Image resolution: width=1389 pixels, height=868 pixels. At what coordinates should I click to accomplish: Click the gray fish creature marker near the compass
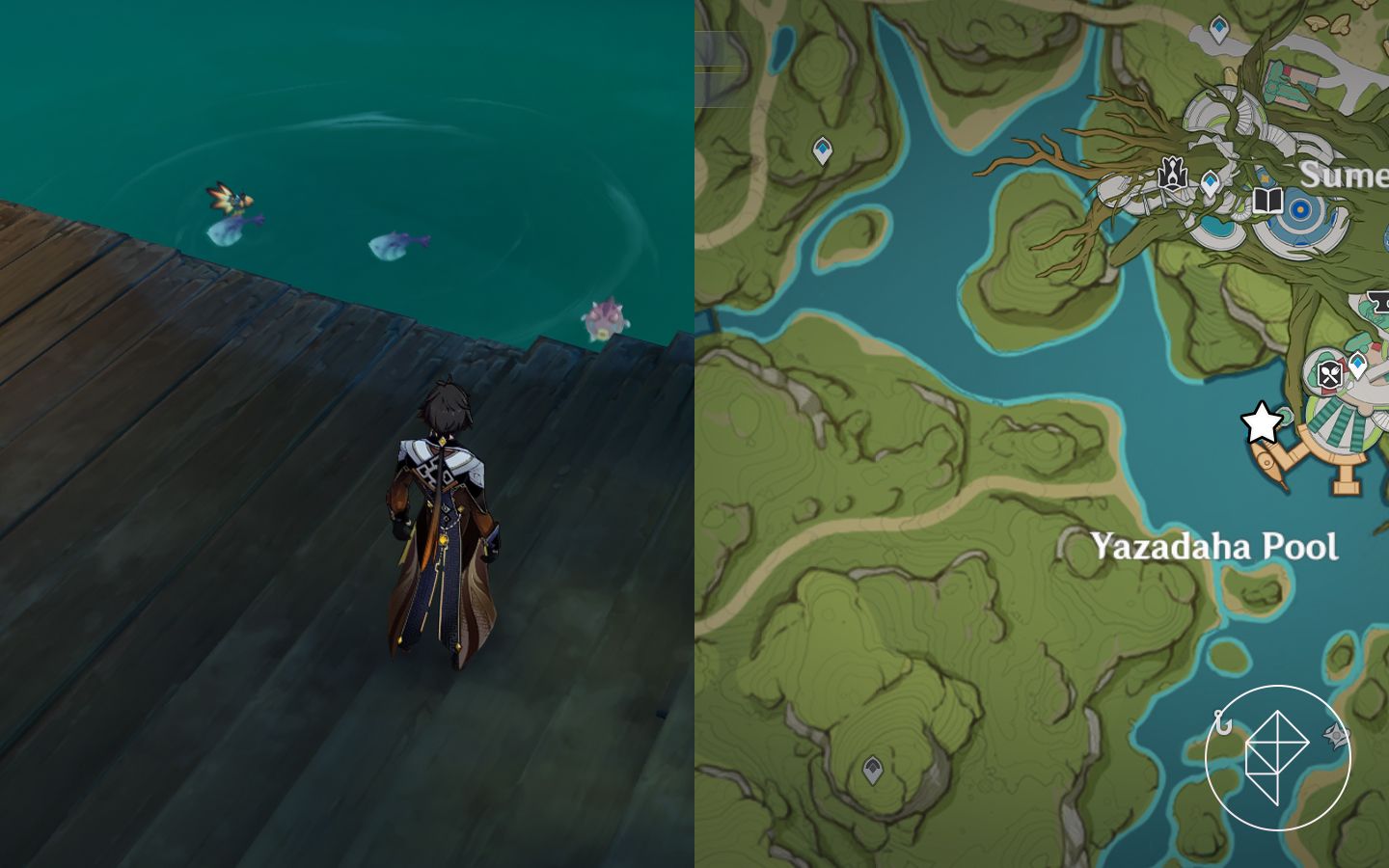point(1335,735)
